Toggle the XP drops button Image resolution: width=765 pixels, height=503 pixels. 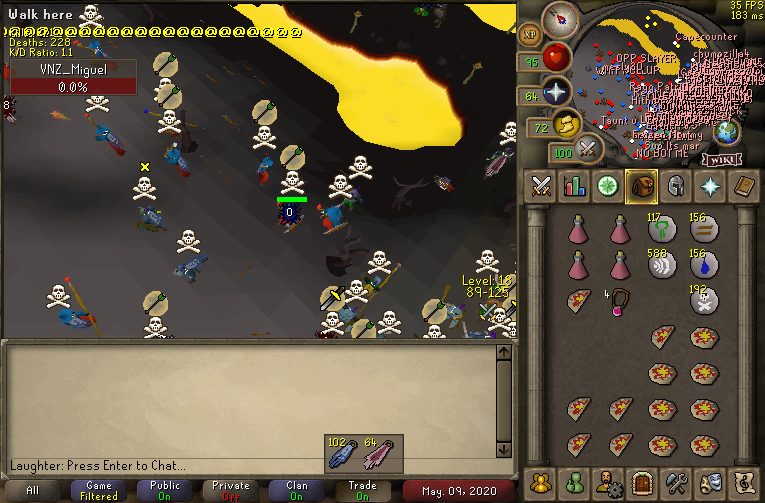[532, 33]
